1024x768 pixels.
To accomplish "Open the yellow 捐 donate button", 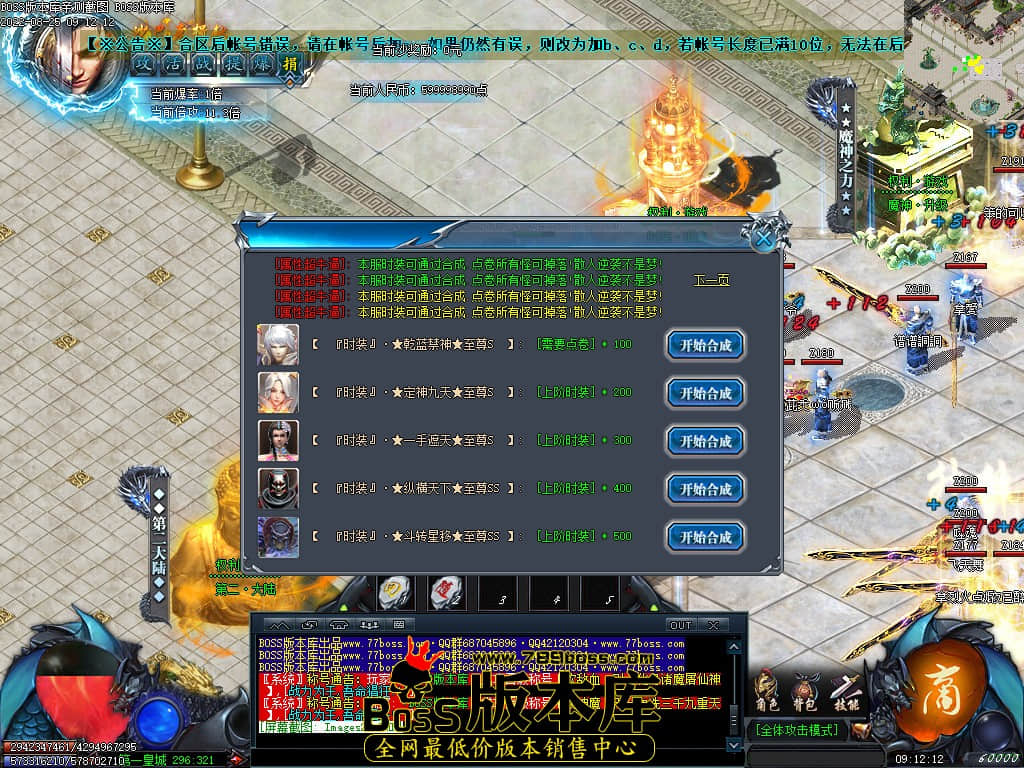I will pyautogui.click(x=289, y=64).
